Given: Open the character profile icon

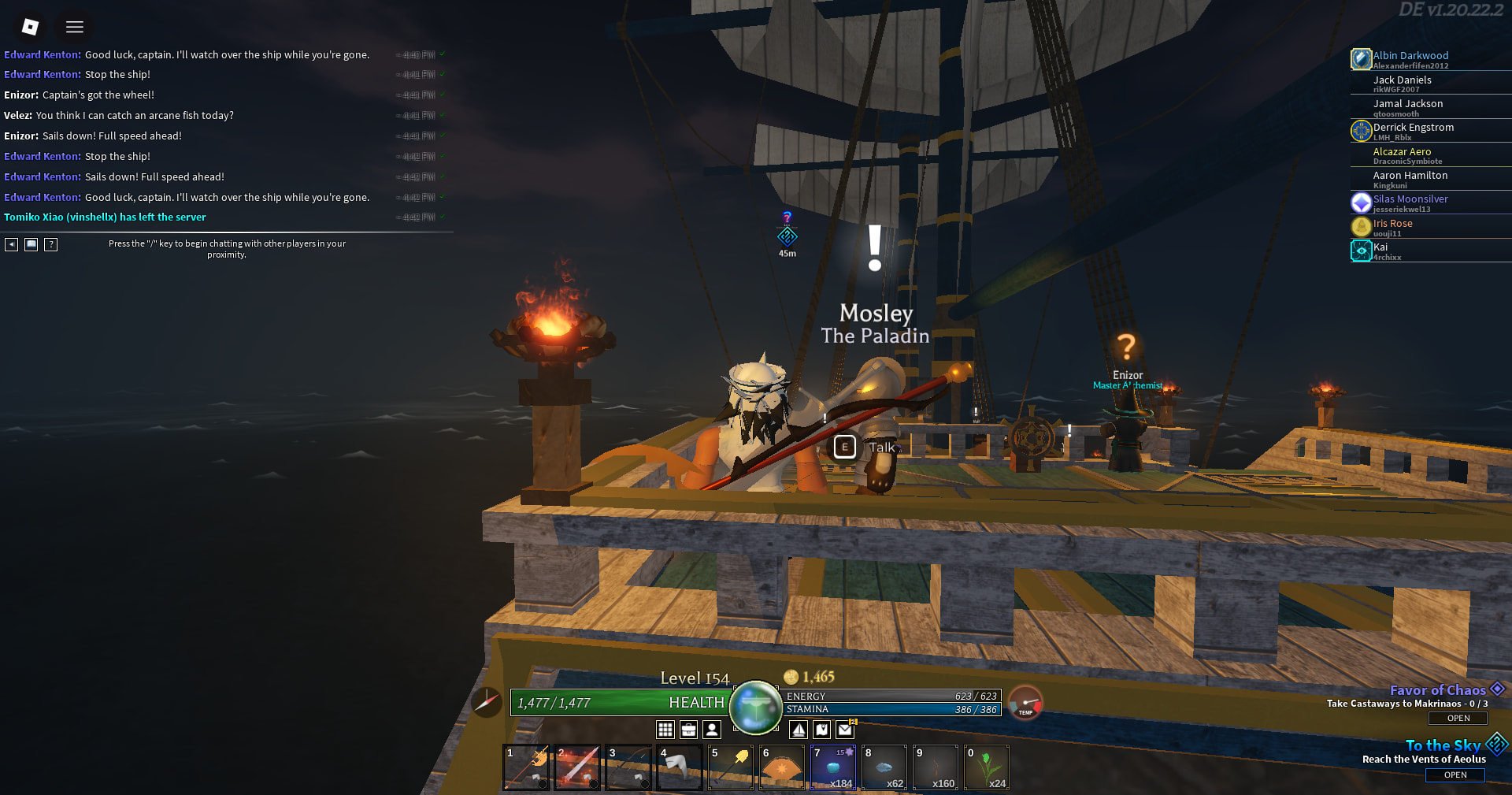Looking at the screenshot, I should click(x=712, y=730).
